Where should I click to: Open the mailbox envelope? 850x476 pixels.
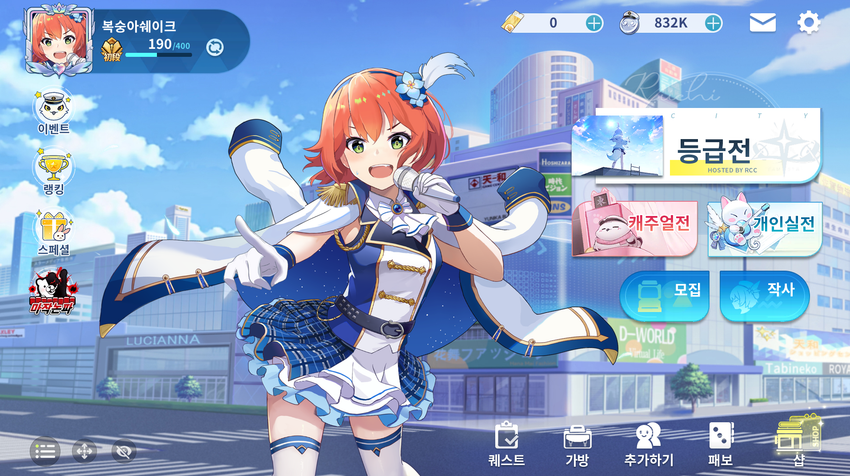point(762,23)
